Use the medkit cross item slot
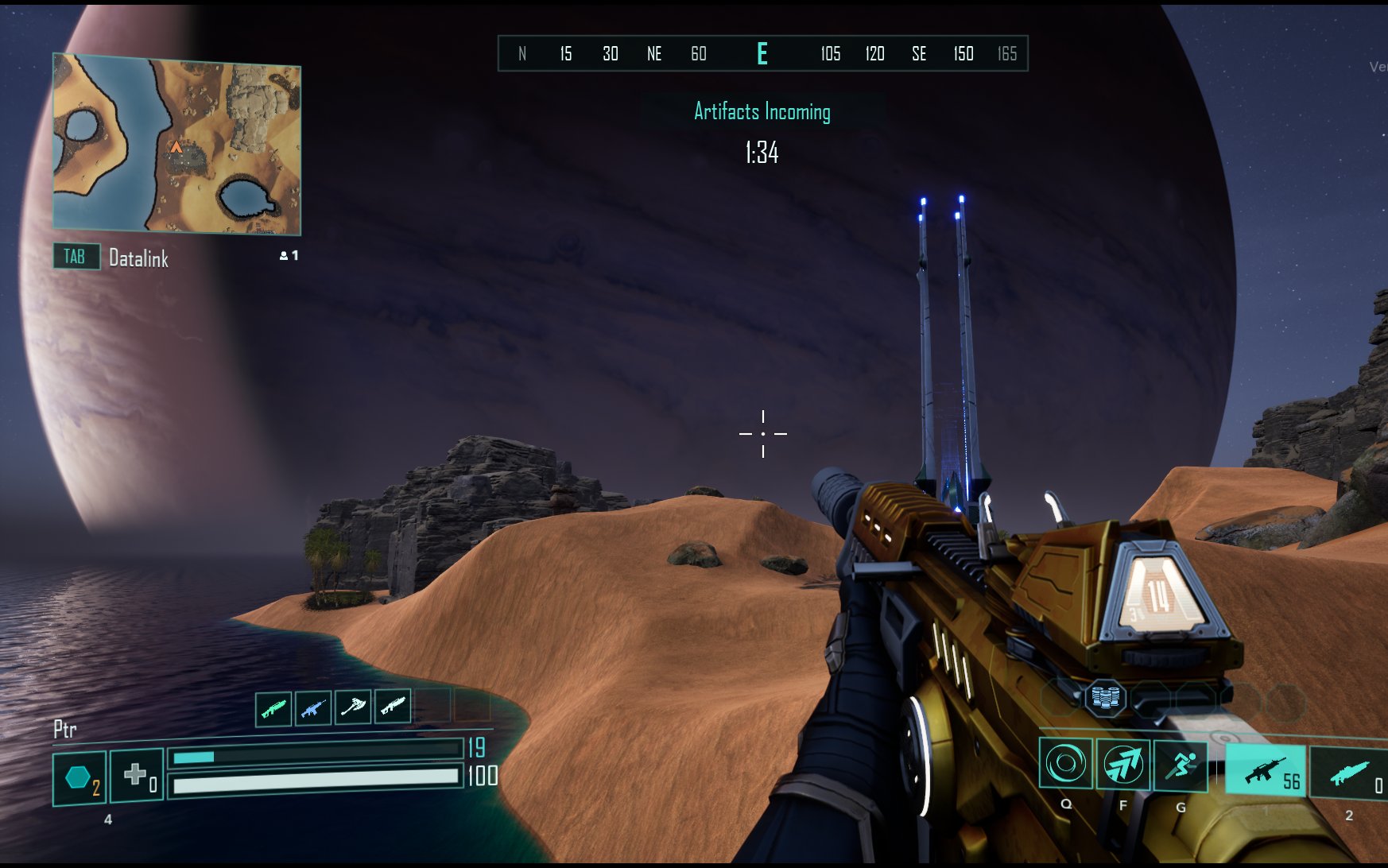1388x868 pixels. [x=137, y=774]
